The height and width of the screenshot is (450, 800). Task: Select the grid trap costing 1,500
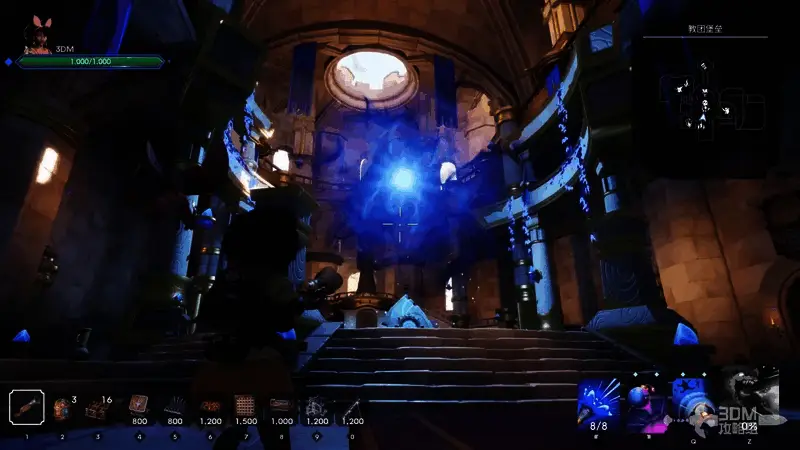tap(245, 406)
